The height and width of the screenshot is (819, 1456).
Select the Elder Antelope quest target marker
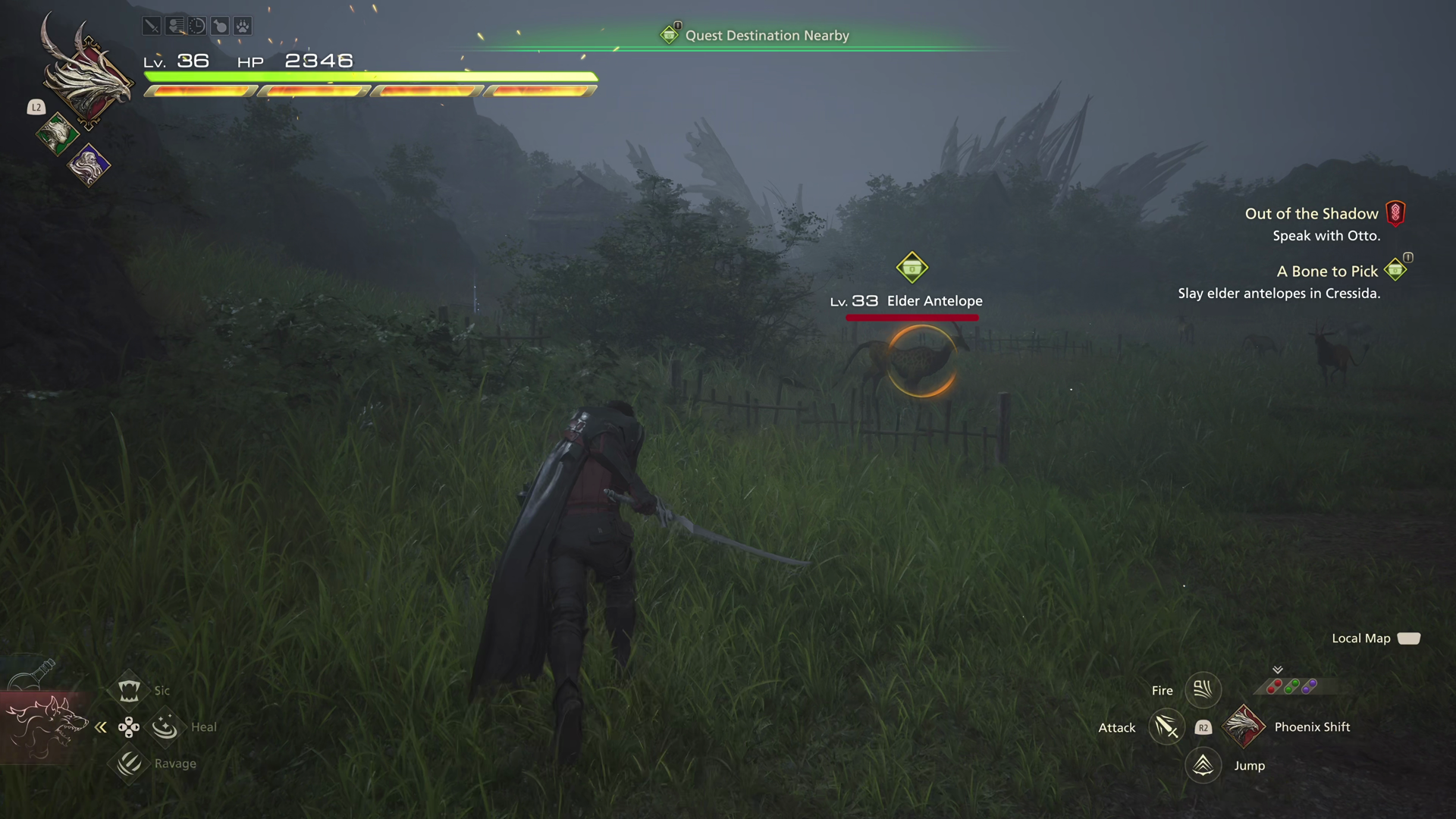coord(912,268)
